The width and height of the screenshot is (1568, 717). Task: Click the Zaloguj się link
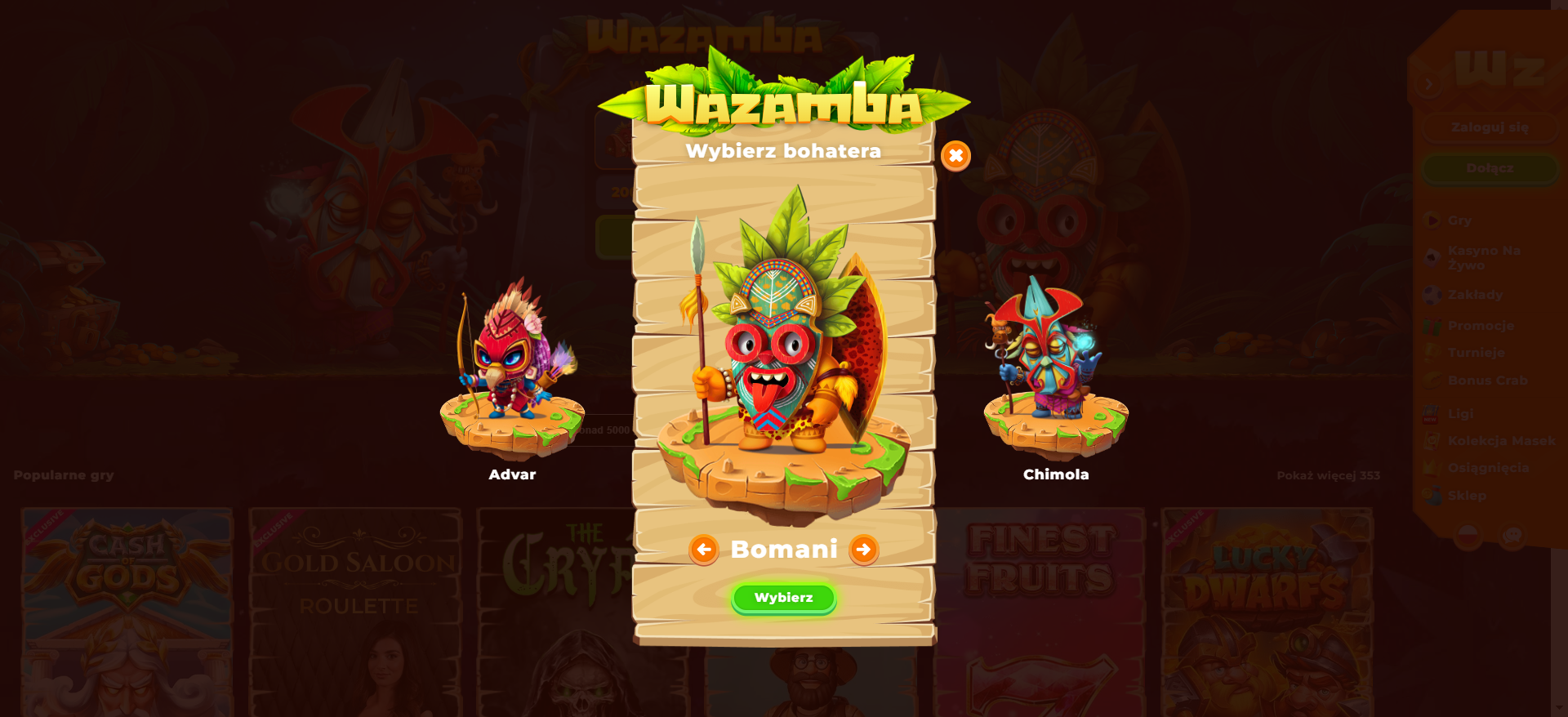(1489, 127)
